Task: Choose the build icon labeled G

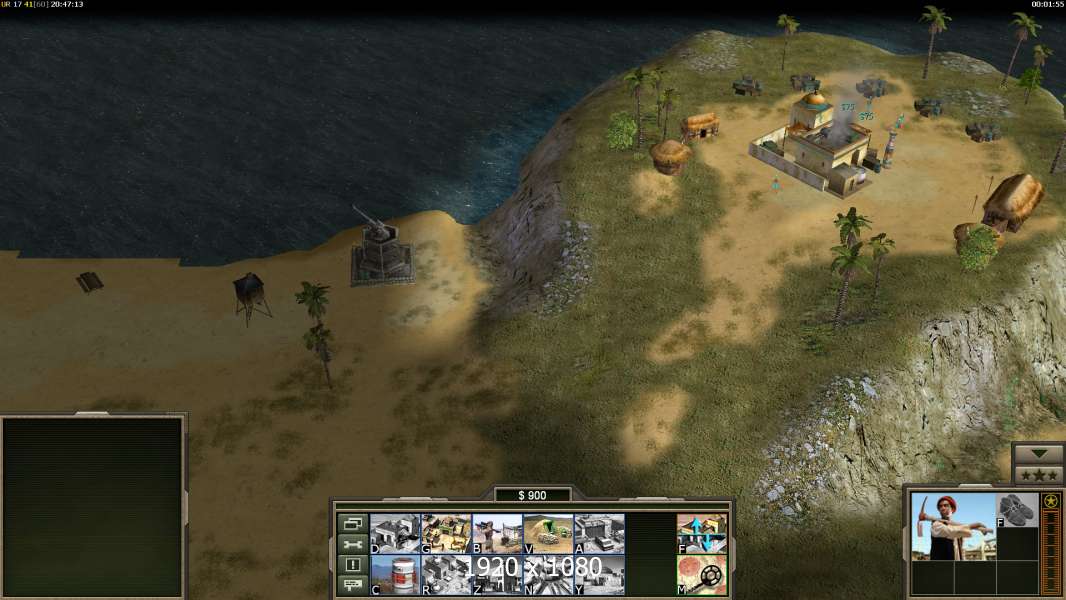Action: pos(446,533)
